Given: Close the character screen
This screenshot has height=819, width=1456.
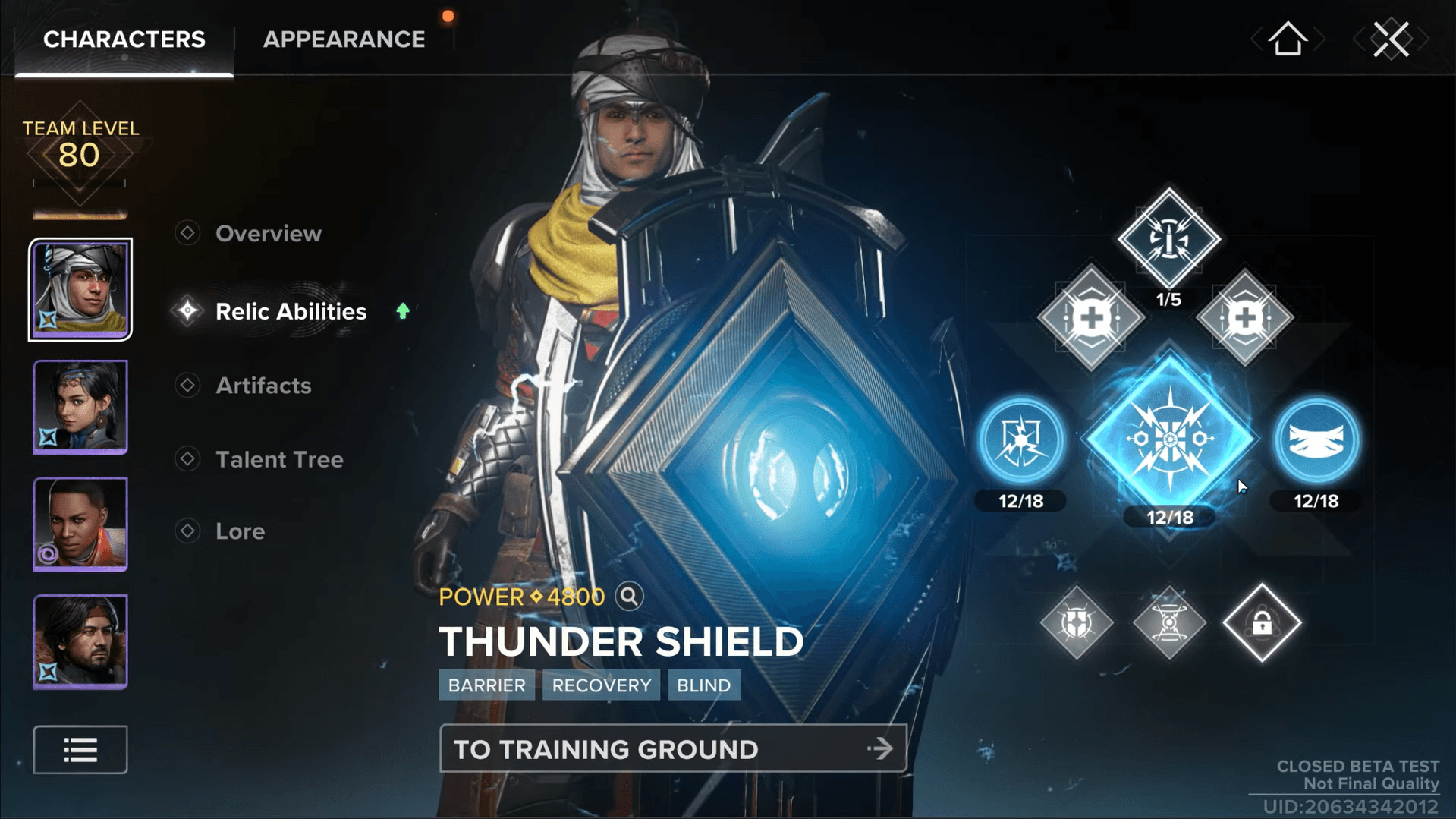Looking at the screenshot, I should (1391, 39).
